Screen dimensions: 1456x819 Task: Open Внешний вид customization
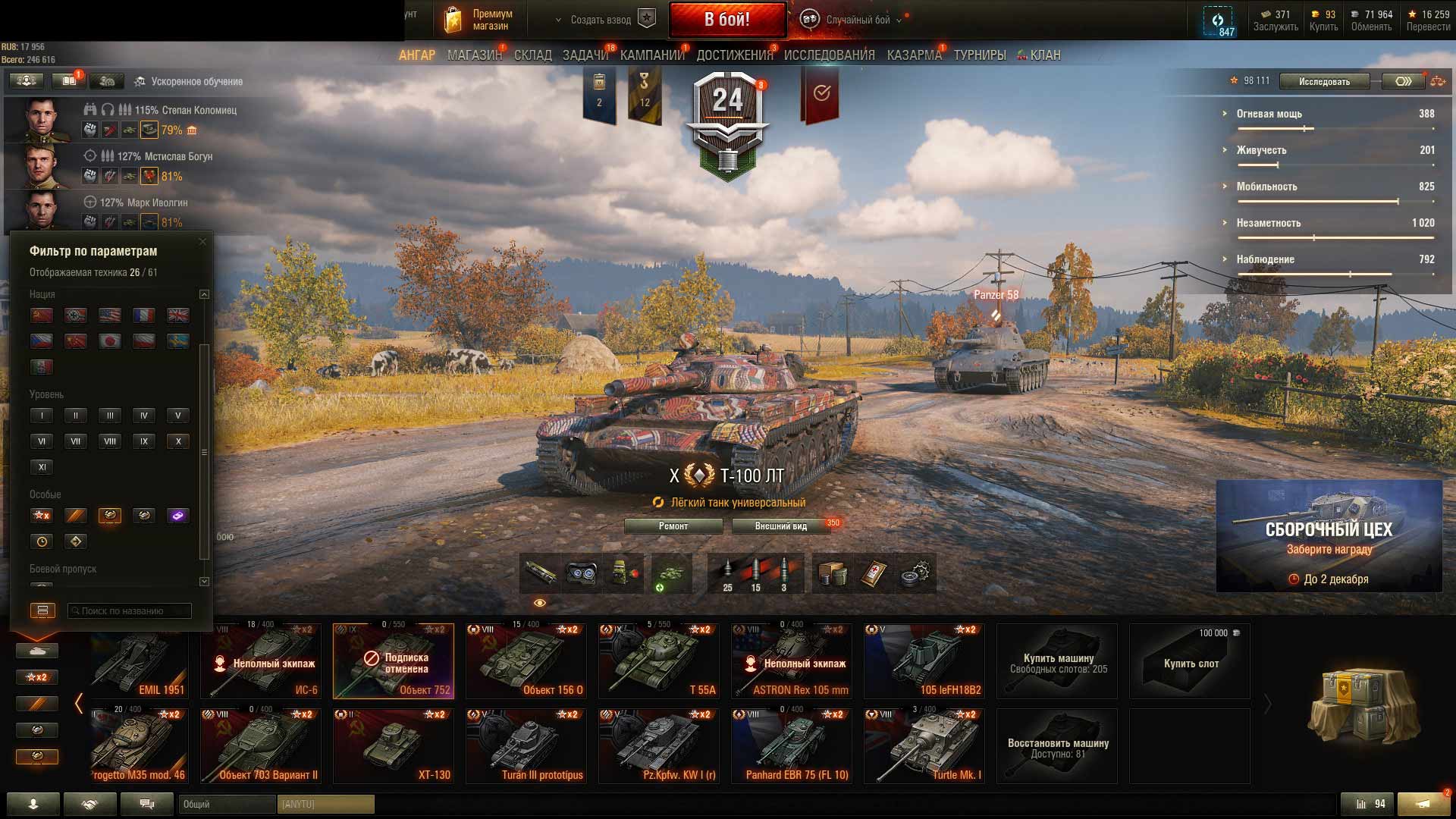tap(781, 526)
